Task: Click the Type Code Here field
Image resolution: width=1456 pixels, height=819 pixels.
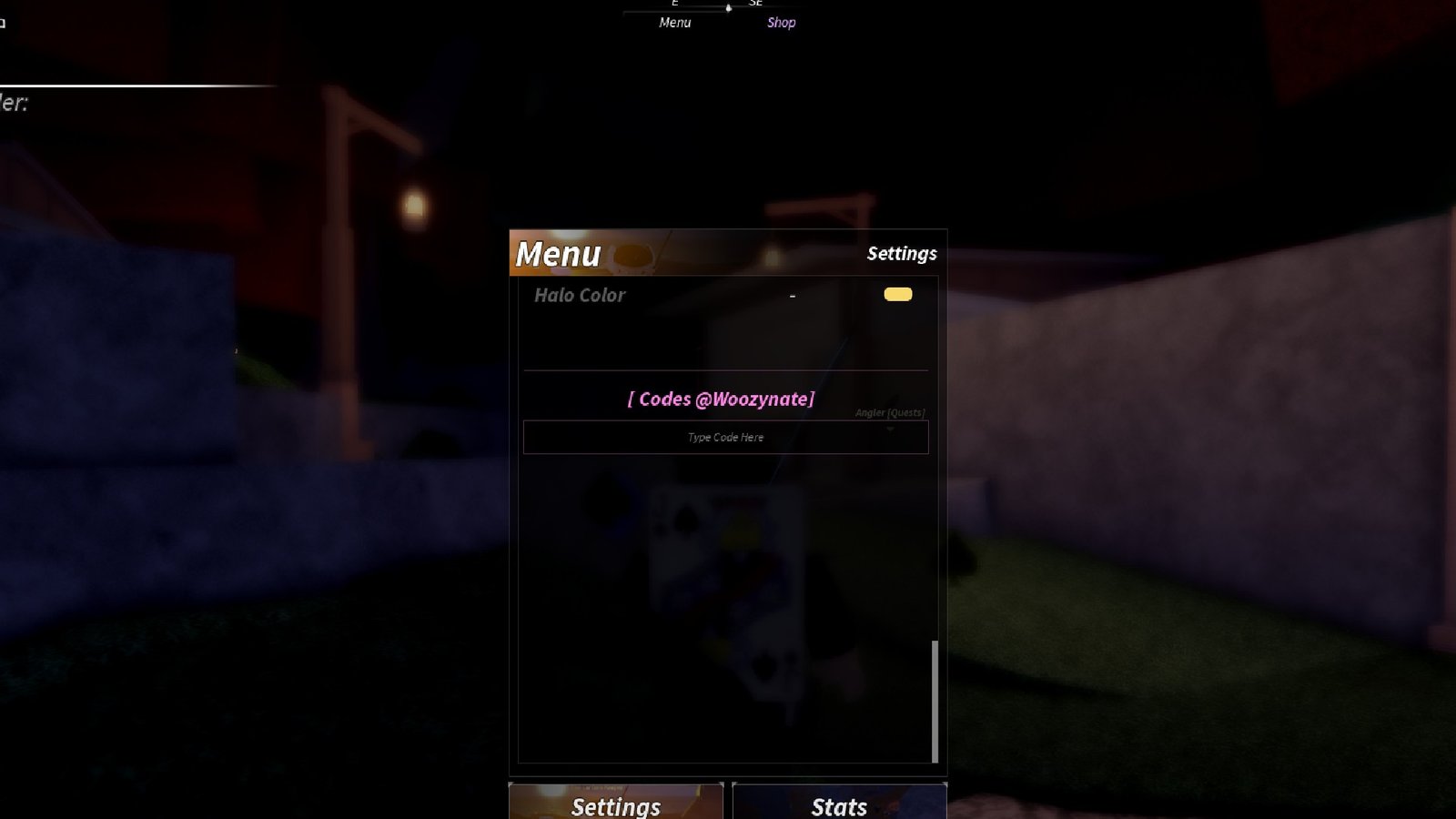Action: [724, 437]
